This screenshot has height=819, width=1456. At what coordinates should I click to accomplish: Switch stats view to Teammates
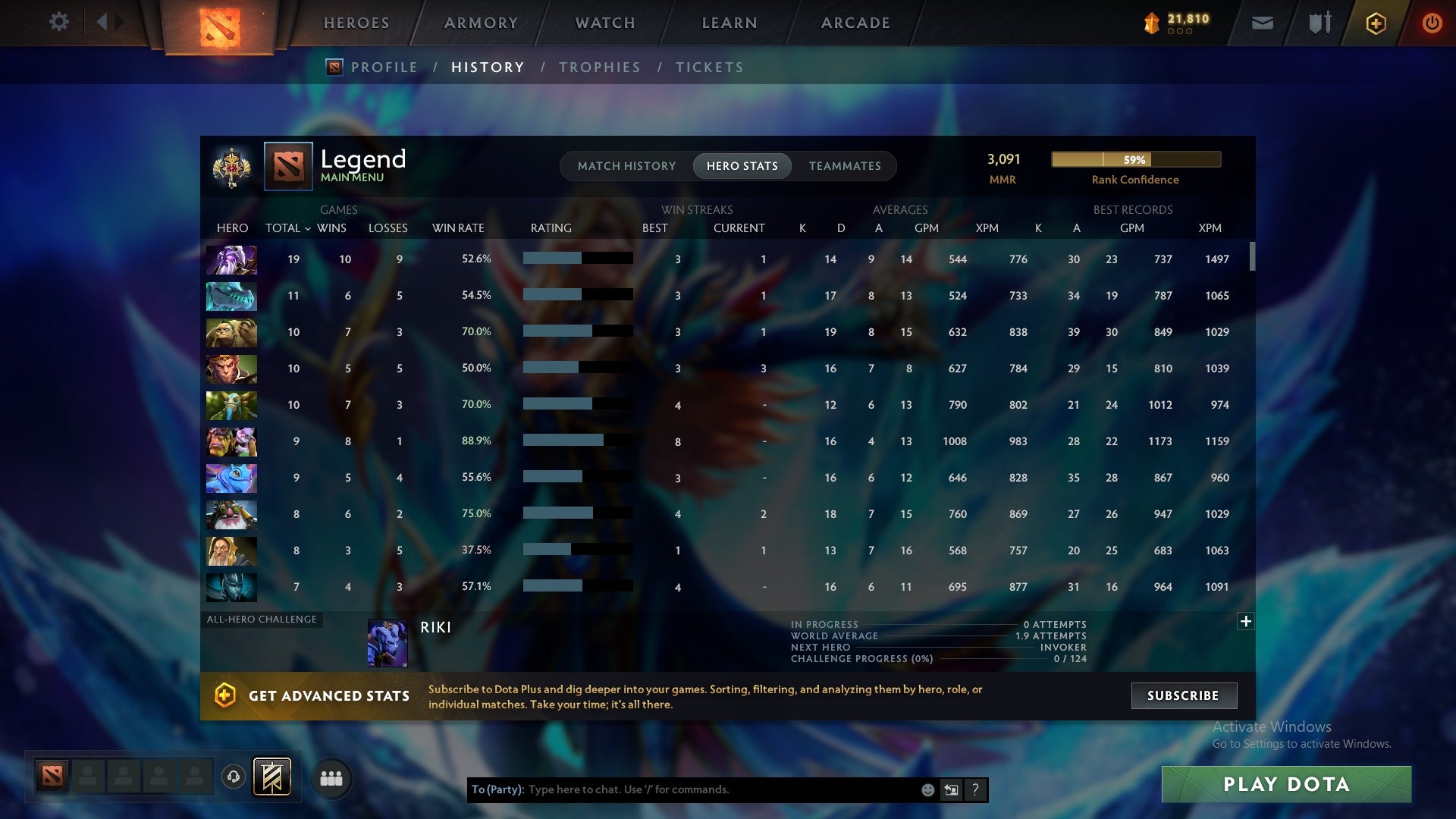coord(845,166)
